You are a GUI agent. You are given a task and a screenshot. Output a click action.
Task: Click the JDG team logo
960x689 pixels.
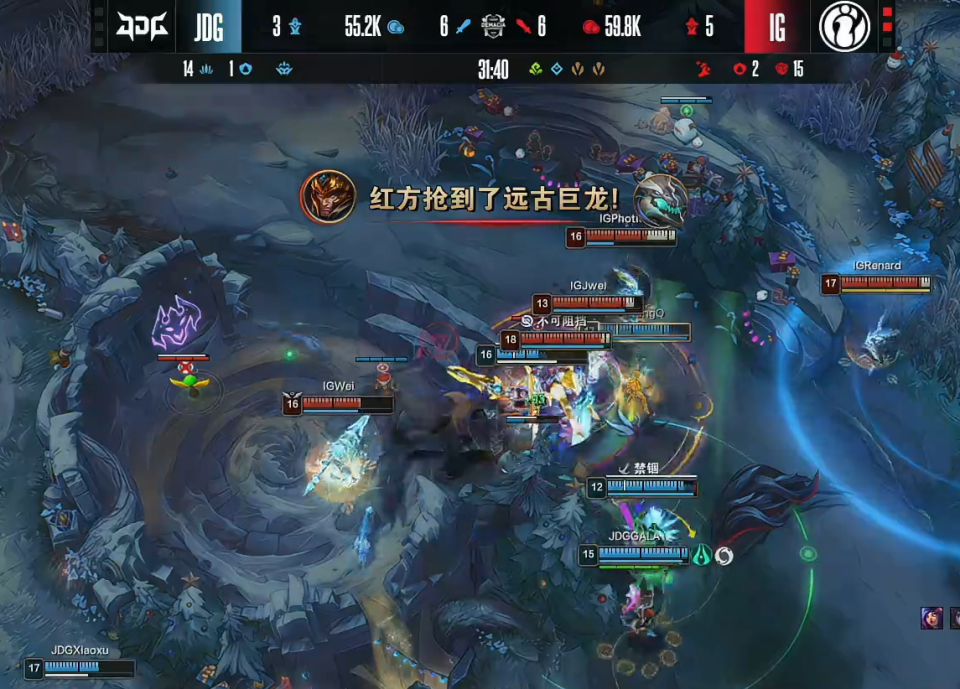[138, 27]
